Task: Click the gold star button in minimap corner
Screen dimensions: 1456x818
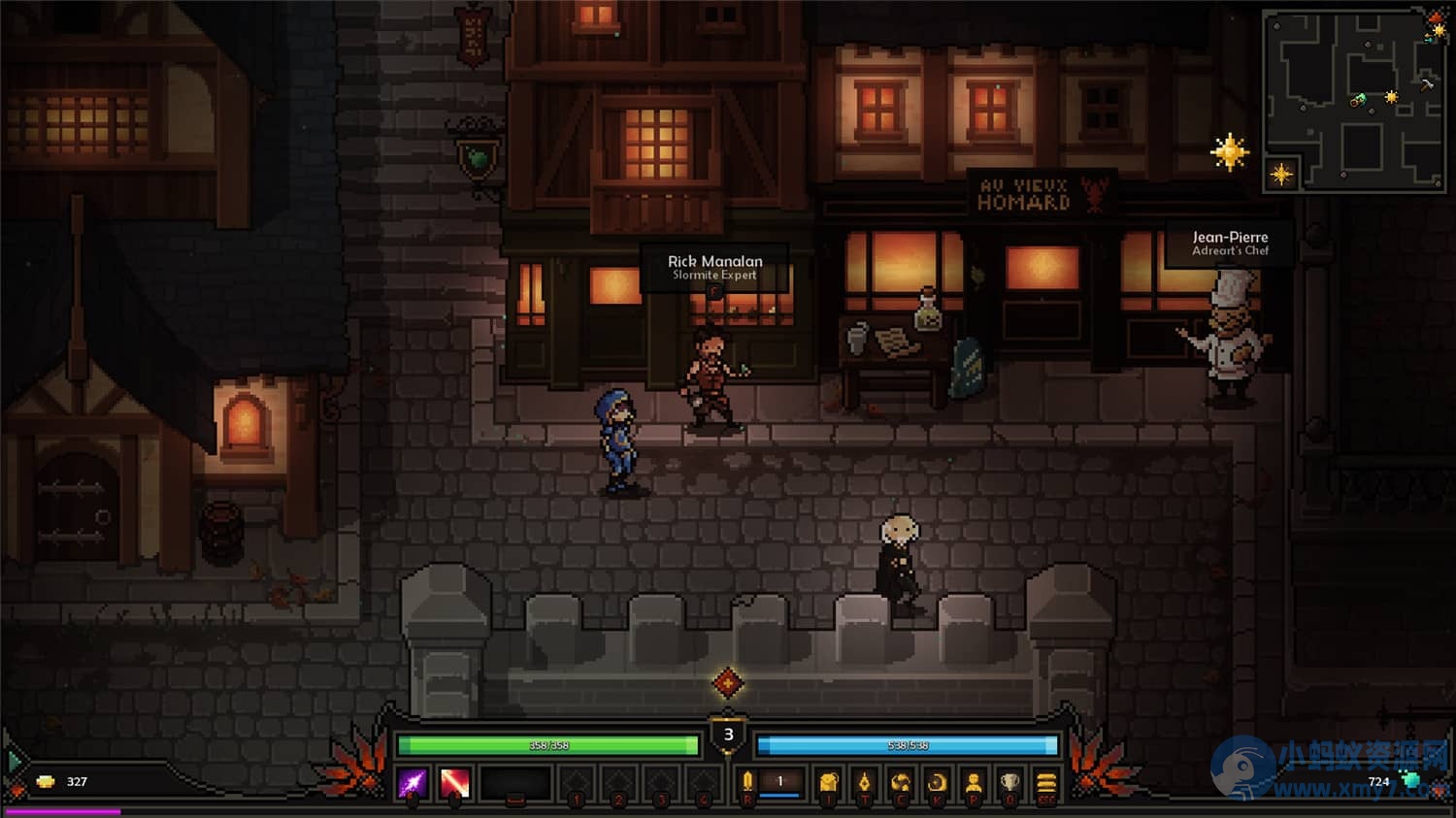Action: point(1281,175)
